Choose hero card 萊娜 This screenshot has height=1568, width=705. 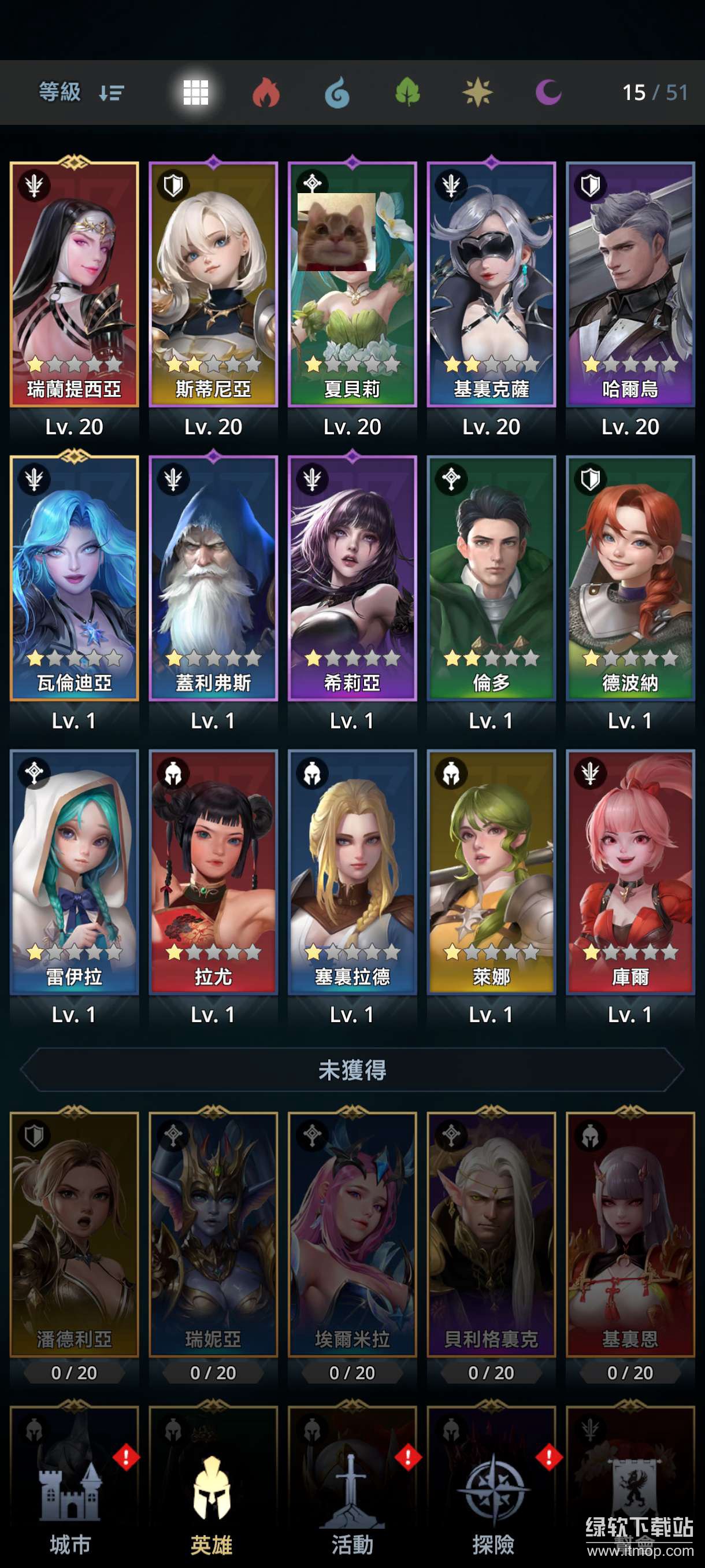491,872
